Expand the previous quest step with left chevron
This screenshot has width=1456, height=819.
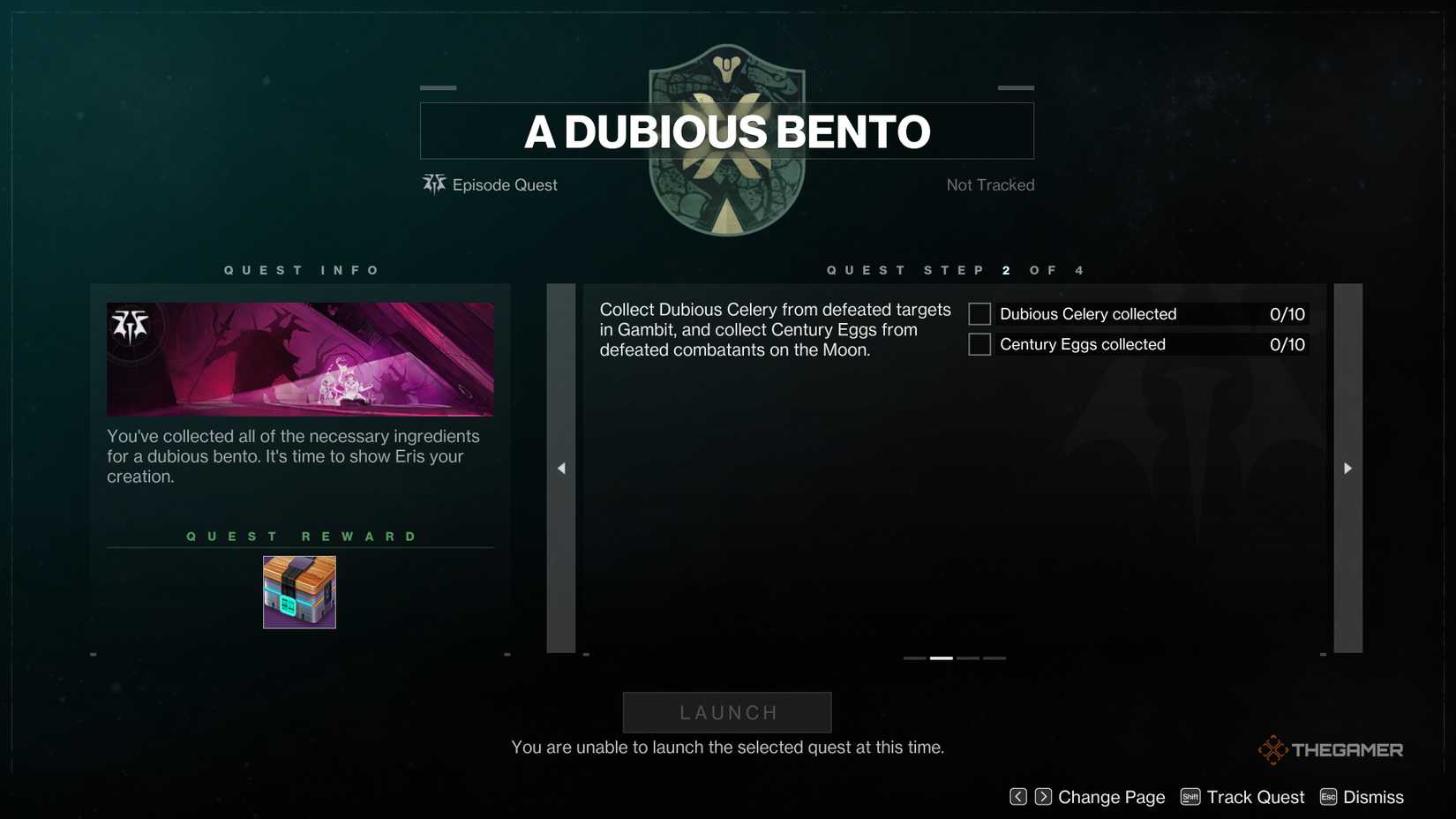click(x=560, y=468)
